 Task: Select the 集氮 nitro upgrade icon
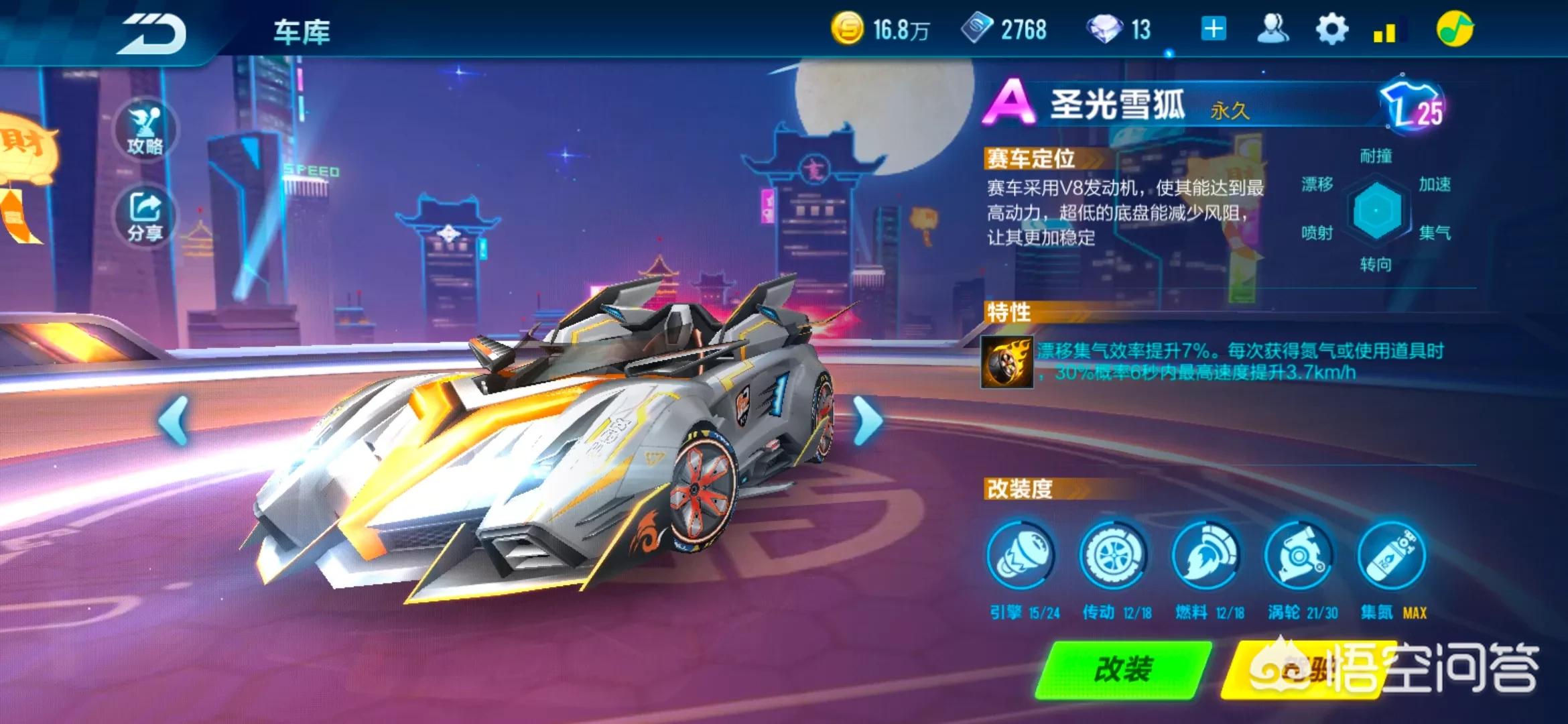click(x=1391, y=556)
